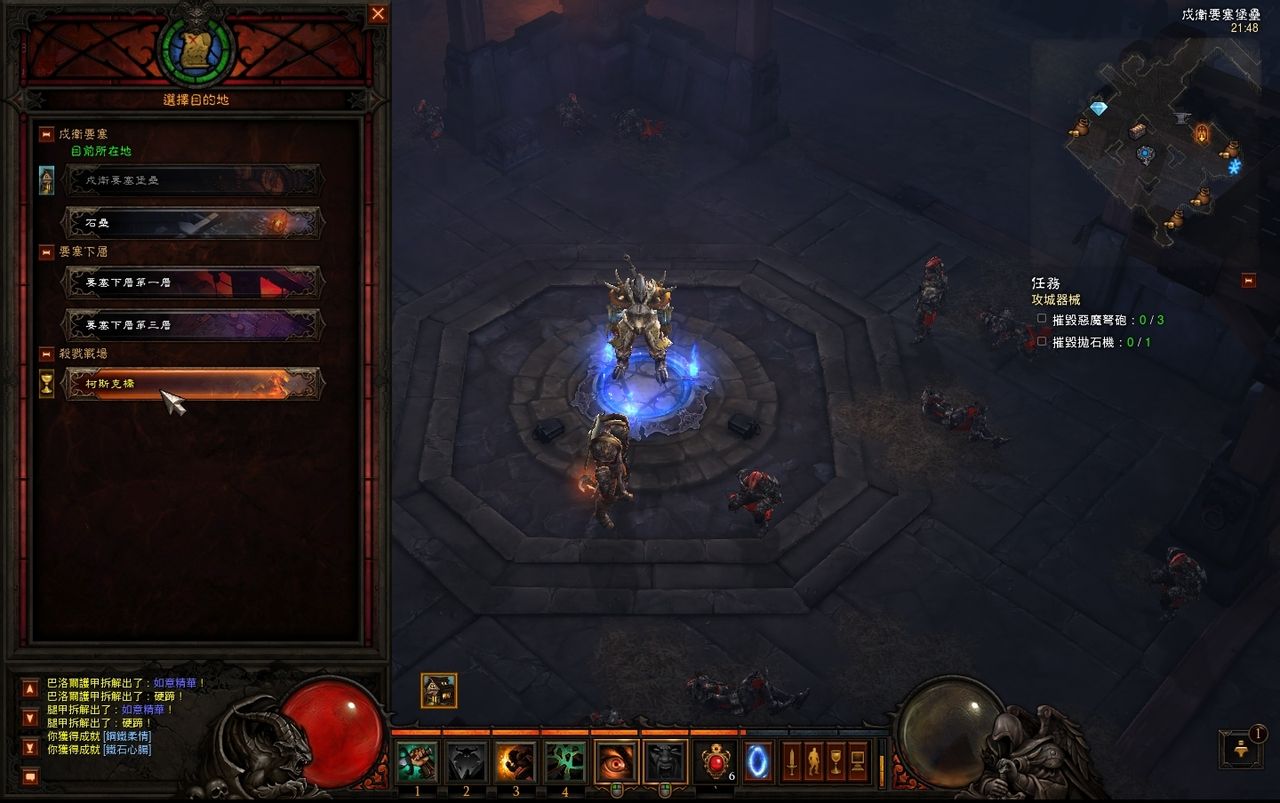The image size is (1280, 803).
Task: Select 要塞下層第一層 as destination
Action: click(192, 282)
